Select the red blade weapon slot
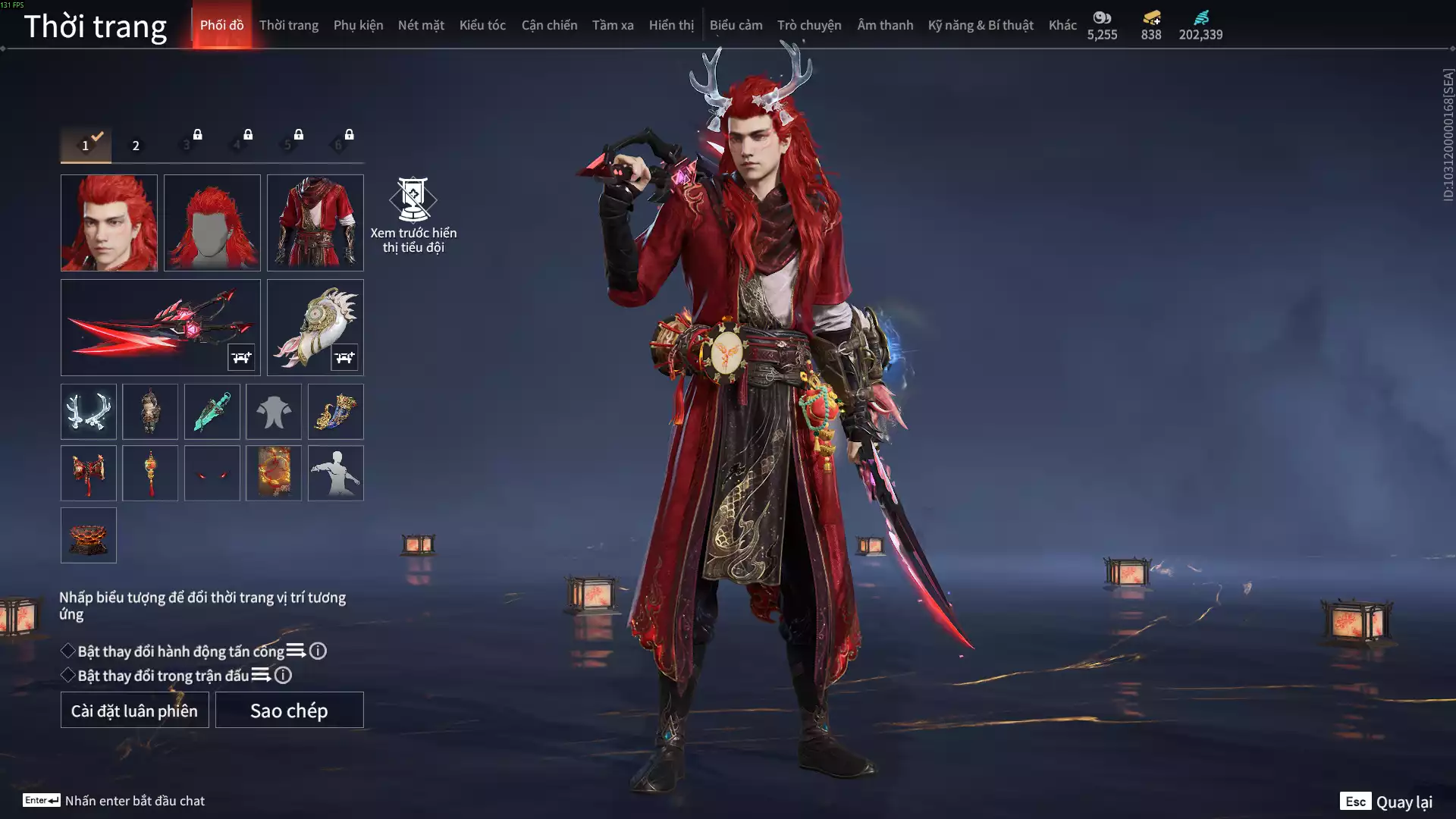Viewport: 1456px width, 819px height. (160, 327)
